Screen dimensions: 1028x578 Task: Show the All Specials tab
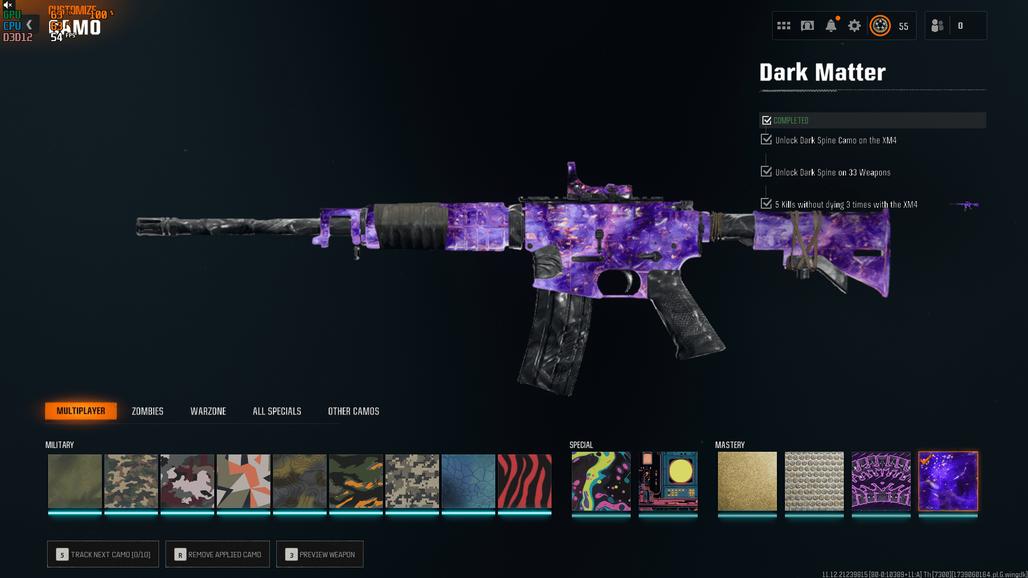click(277, 411)
